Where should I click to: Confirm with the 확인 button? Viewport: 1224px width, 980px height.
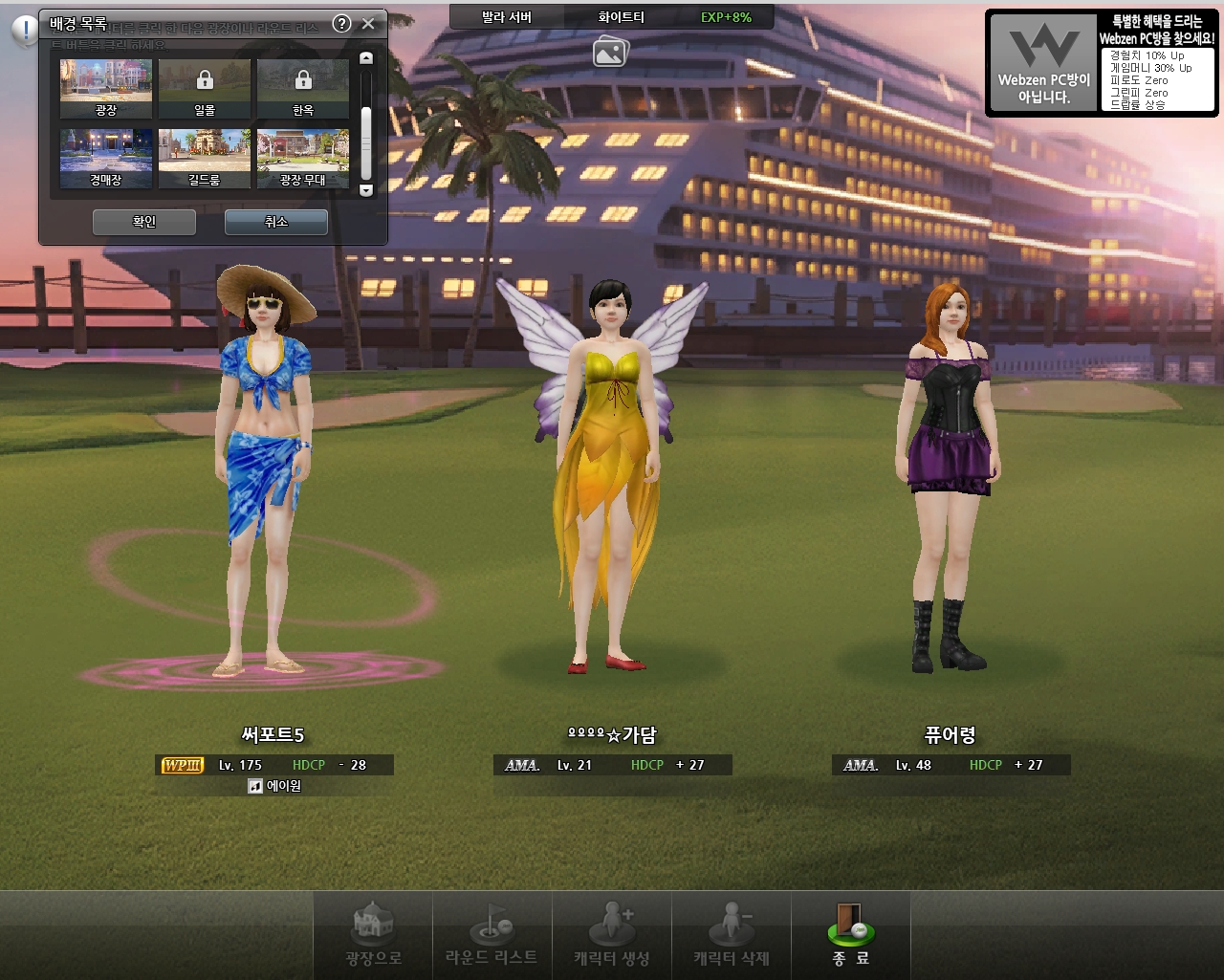tap(144, 222)
